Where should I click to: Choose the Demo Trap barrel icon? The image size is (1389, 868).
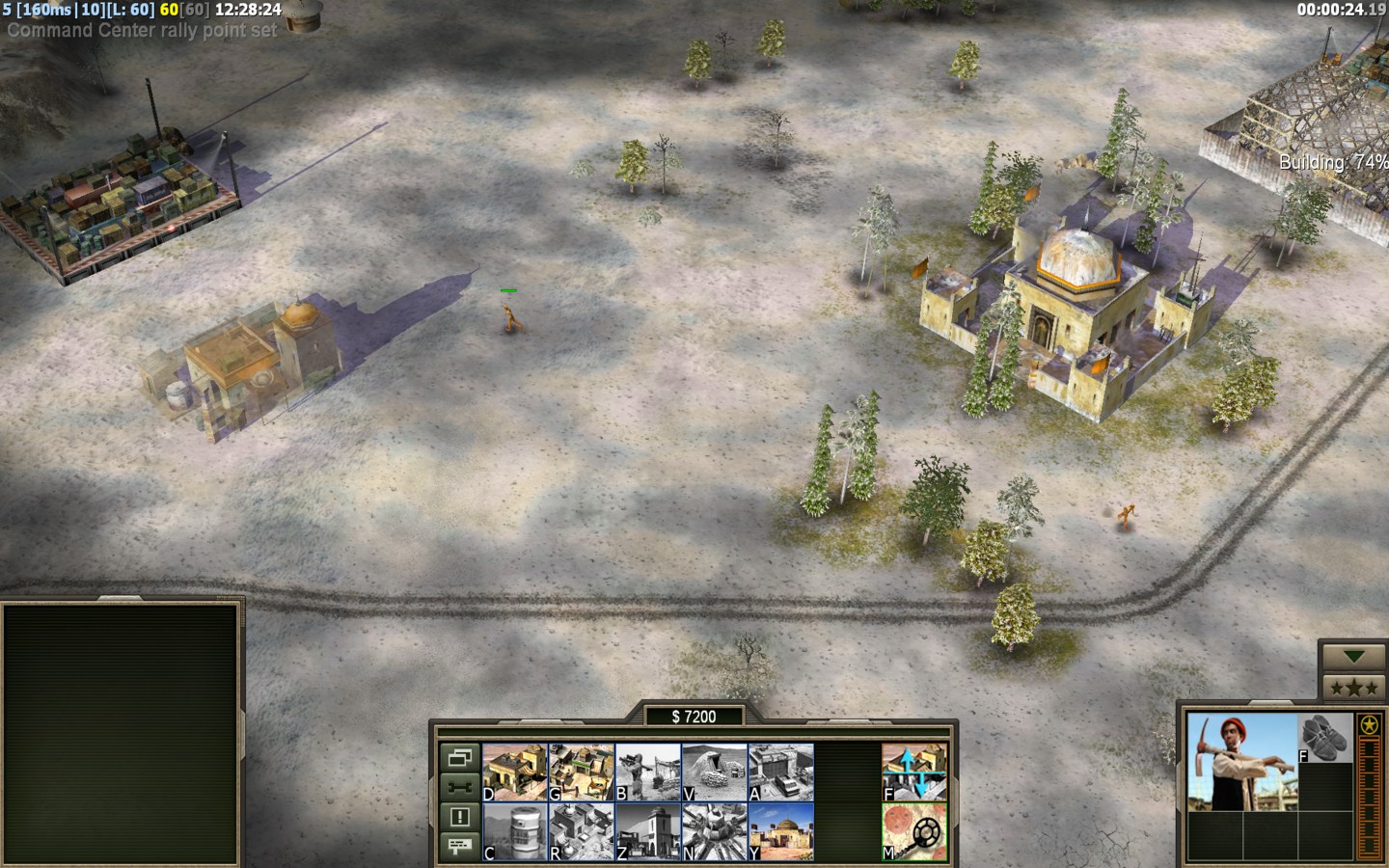coord(514,831)
